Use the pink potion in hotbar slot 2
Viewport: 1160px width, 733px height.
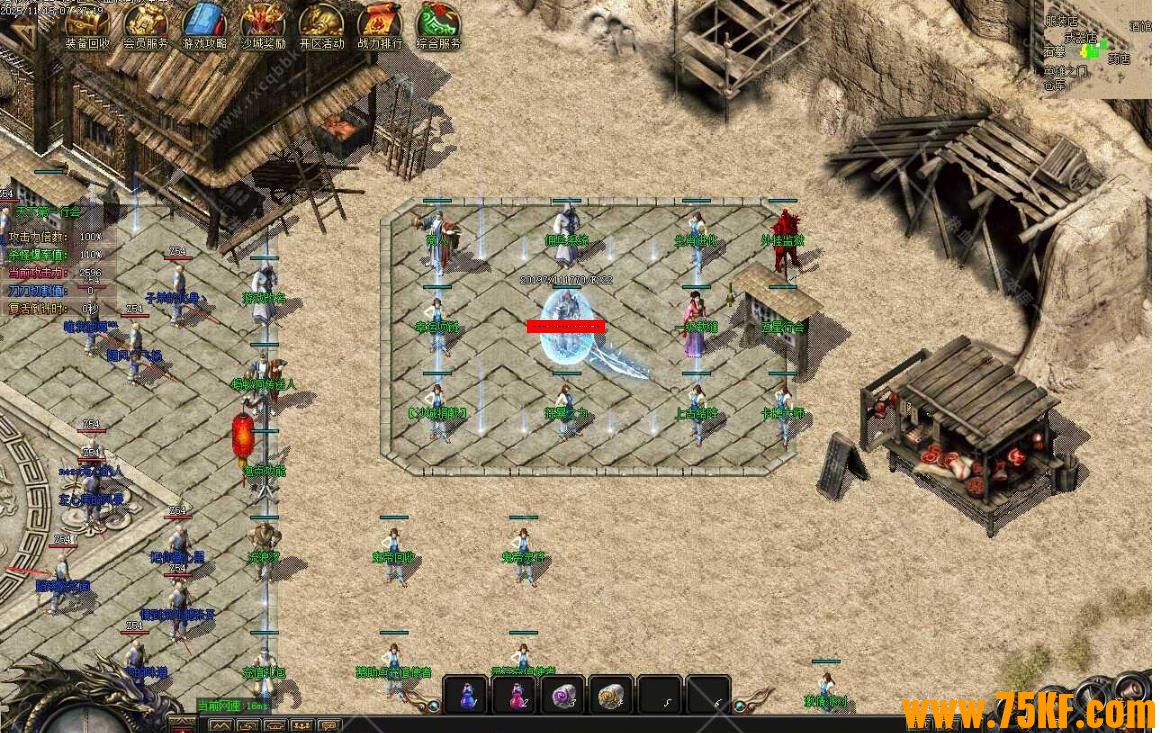pos(515,695)
